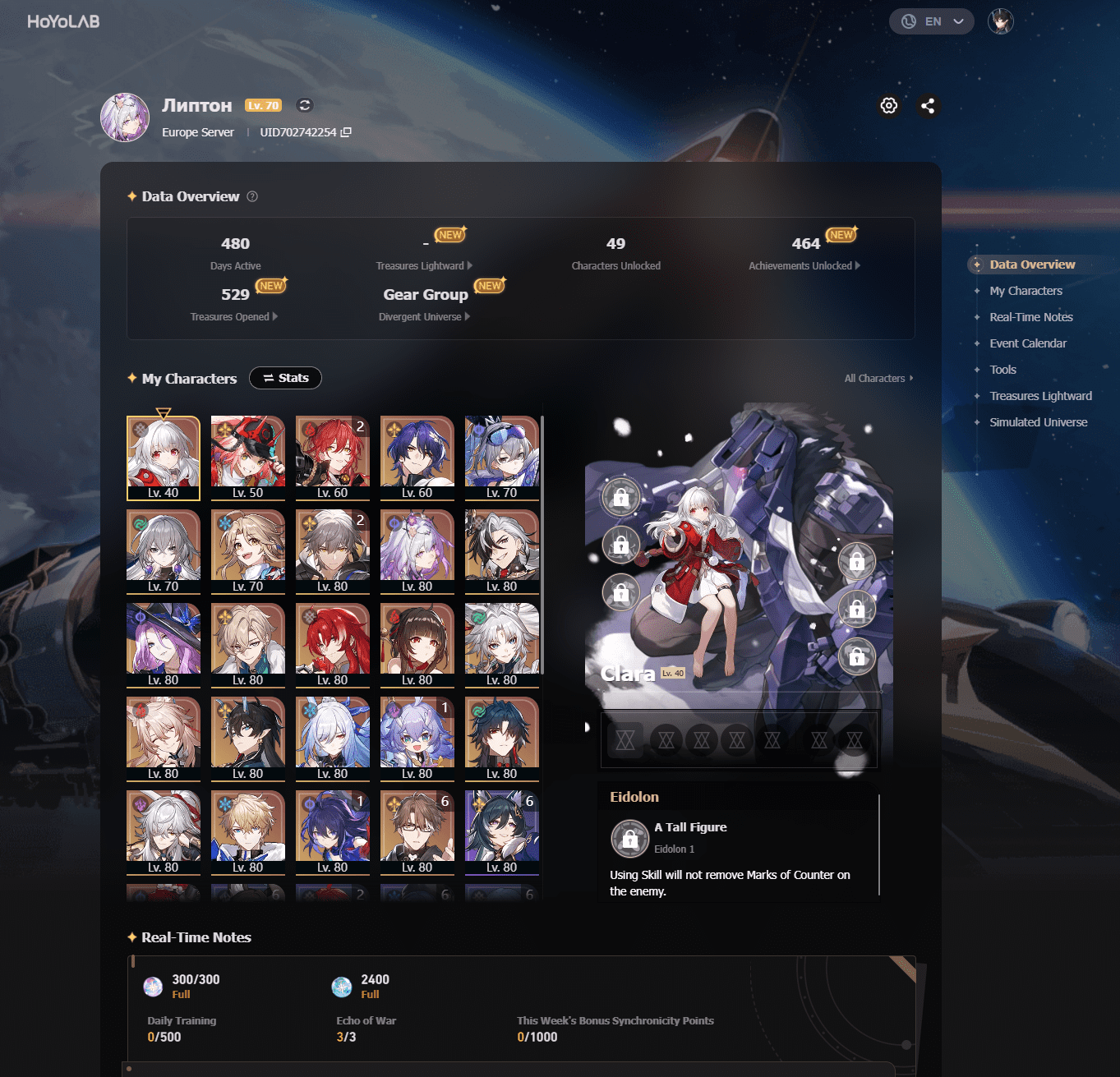Expand Achievements Unlocked details arrow
Viewport: 1120px width, 1077px height.
[x=857, y=265]
